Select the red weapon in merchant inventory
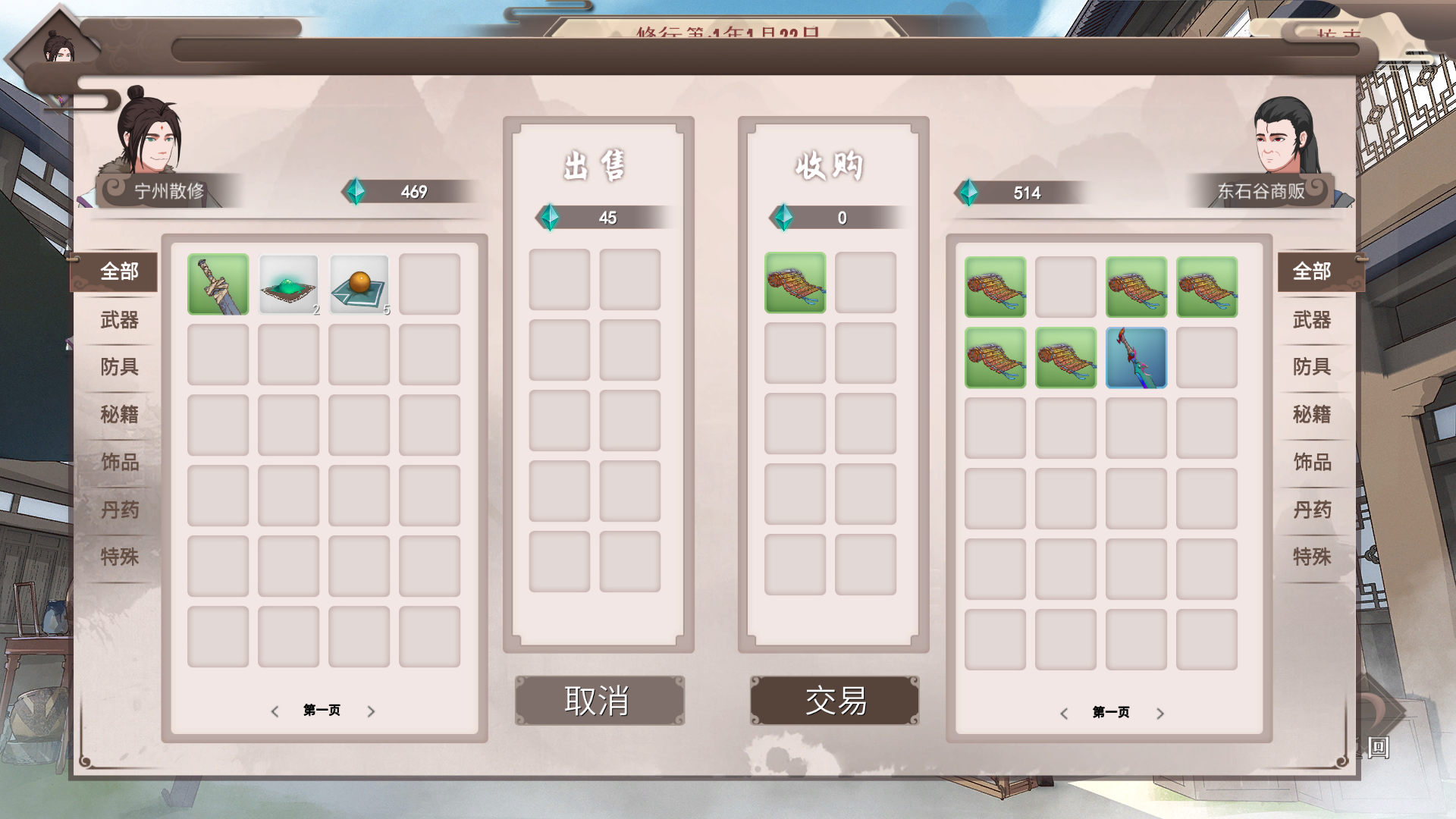 (1136, 357)
